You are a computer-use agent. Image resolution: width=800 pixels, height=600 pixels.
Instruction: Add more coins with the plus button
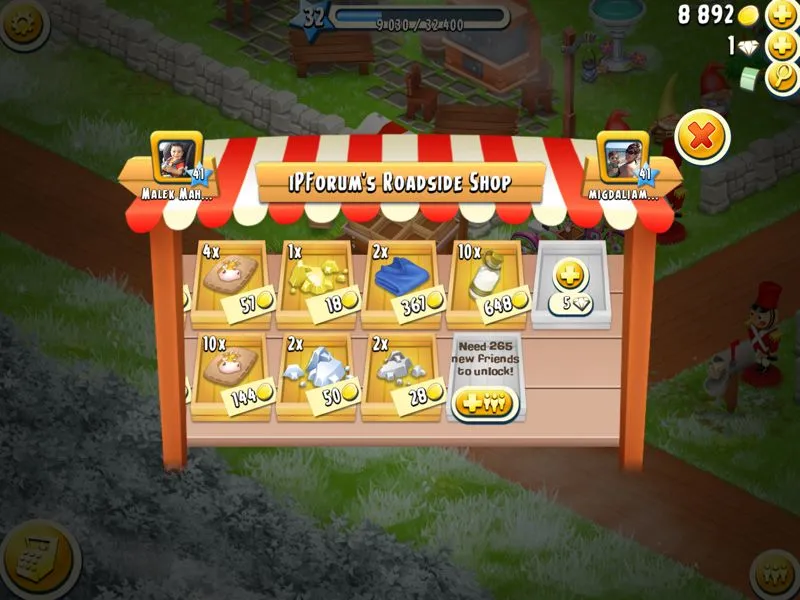point(782,15)
